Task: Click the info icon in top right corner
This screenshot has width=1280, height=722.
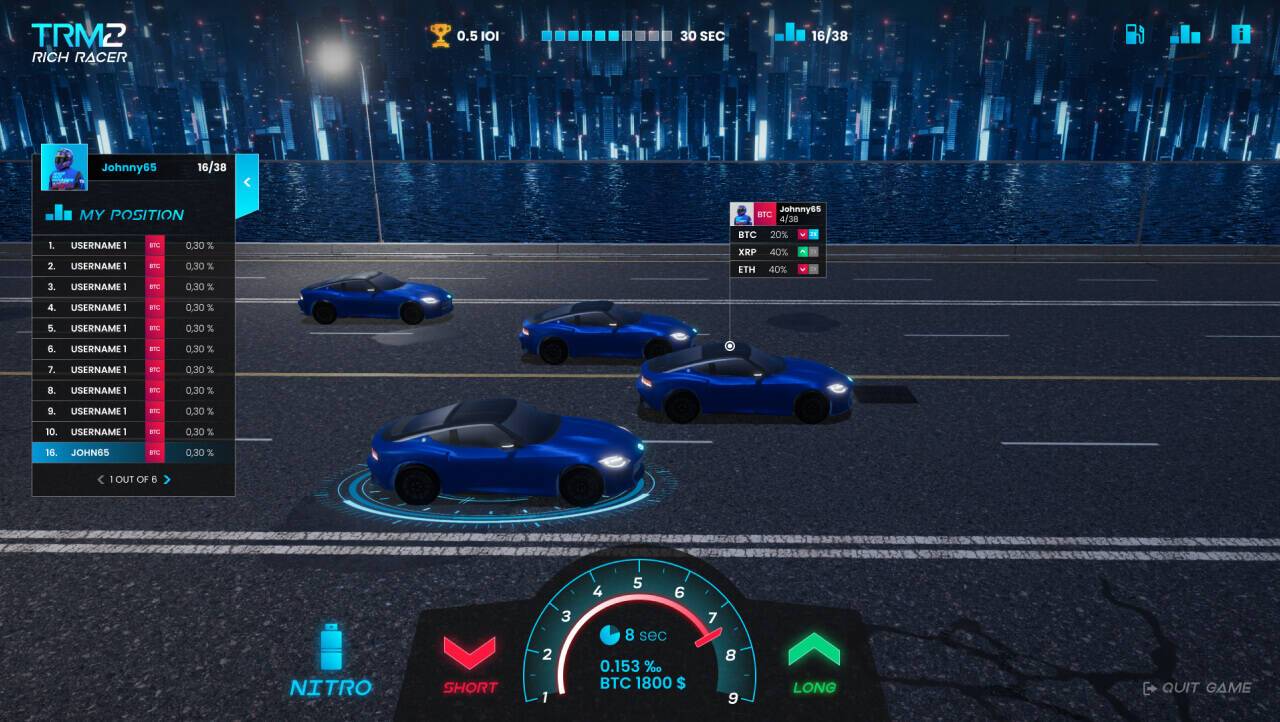Action: [x=1241, y=33]
